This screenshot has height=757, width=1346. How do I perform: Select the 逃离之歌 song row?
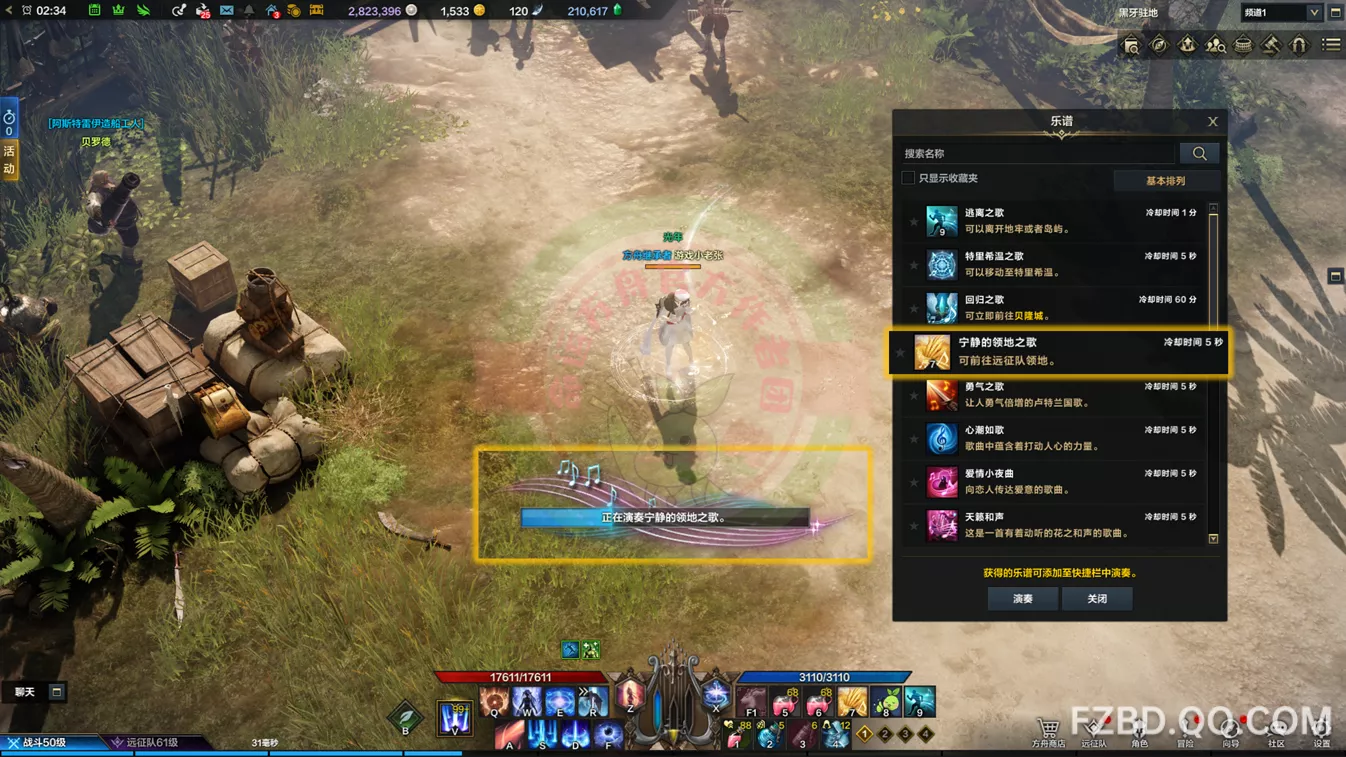click(x=1058, y=221)
